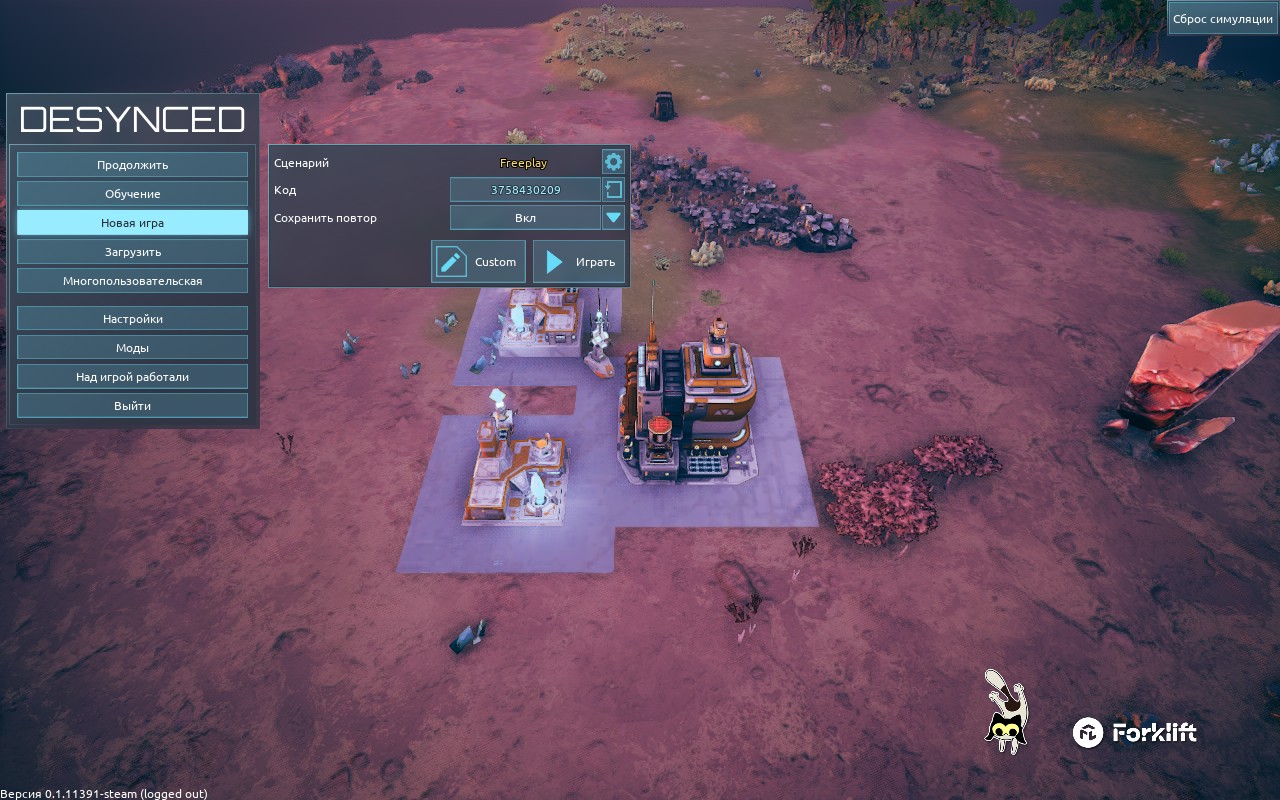Open the Настройки menu
The width and height of the screenshot is (1280, 800).
pyautogui.click(x=132, y=319)
